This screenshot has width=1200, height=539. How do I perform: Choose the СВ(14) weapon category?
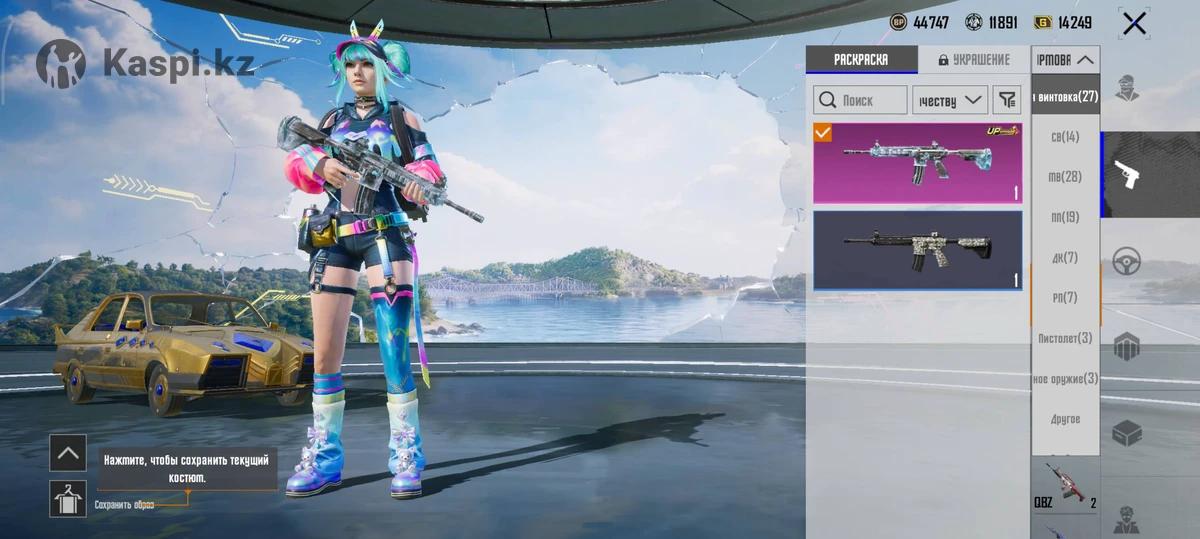pyautogui.click(x=1065, y=137)
